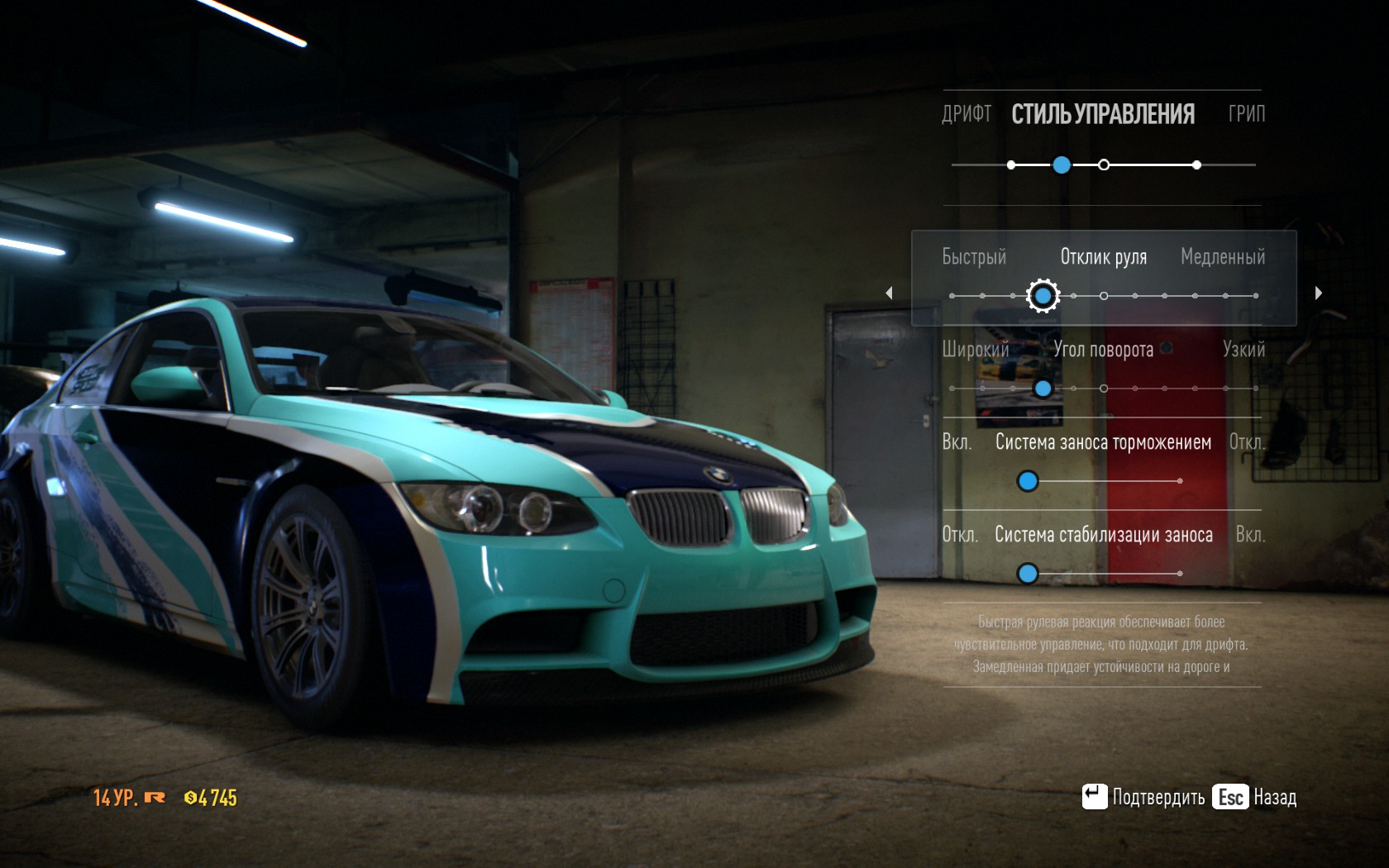Go back with the Назад button
The height and width of the screenshot is (868, 1389).
[1254, 797]
